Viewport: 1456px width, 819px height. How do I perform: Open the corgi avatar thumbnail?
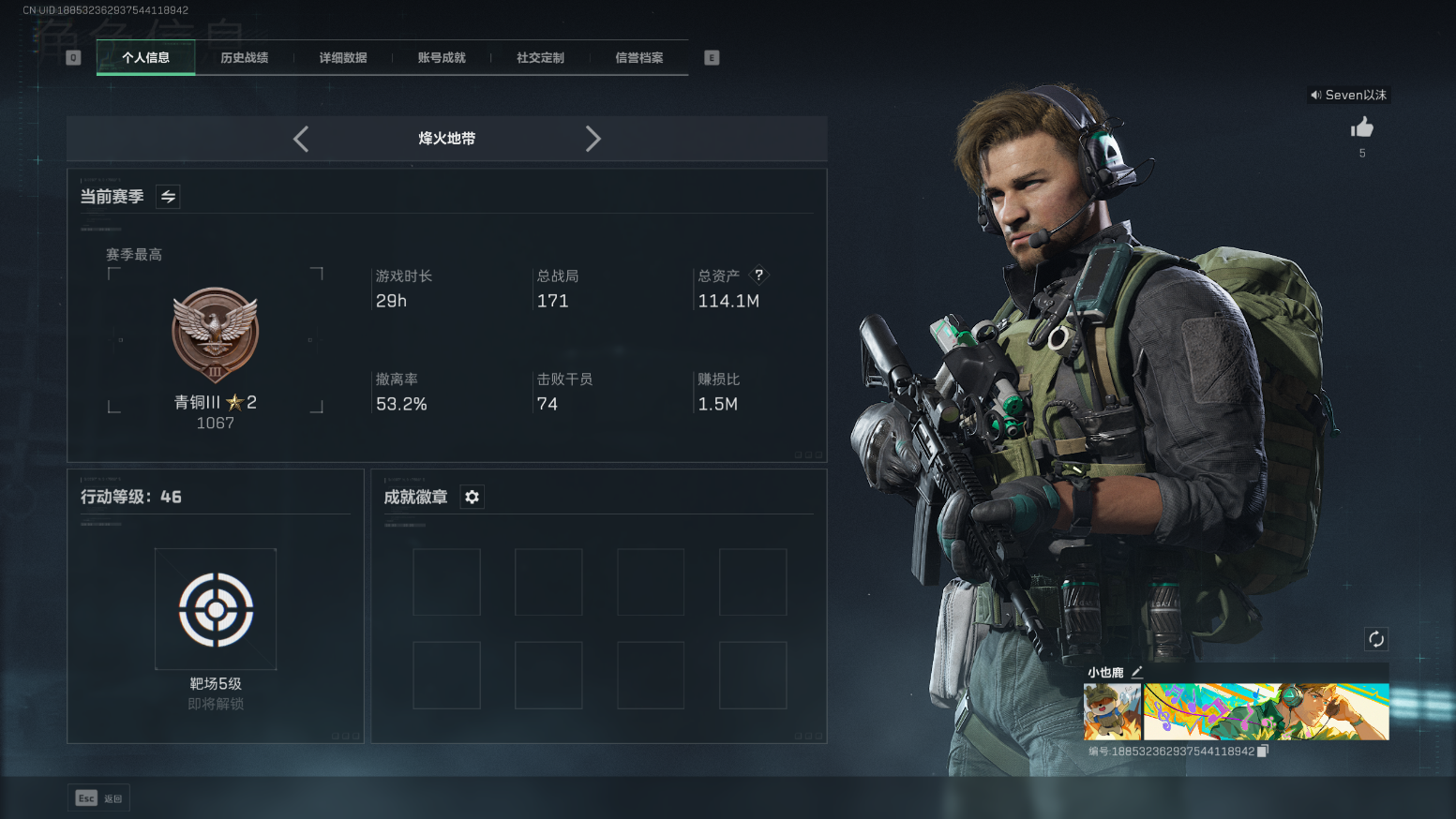[x=1112, y=712]
